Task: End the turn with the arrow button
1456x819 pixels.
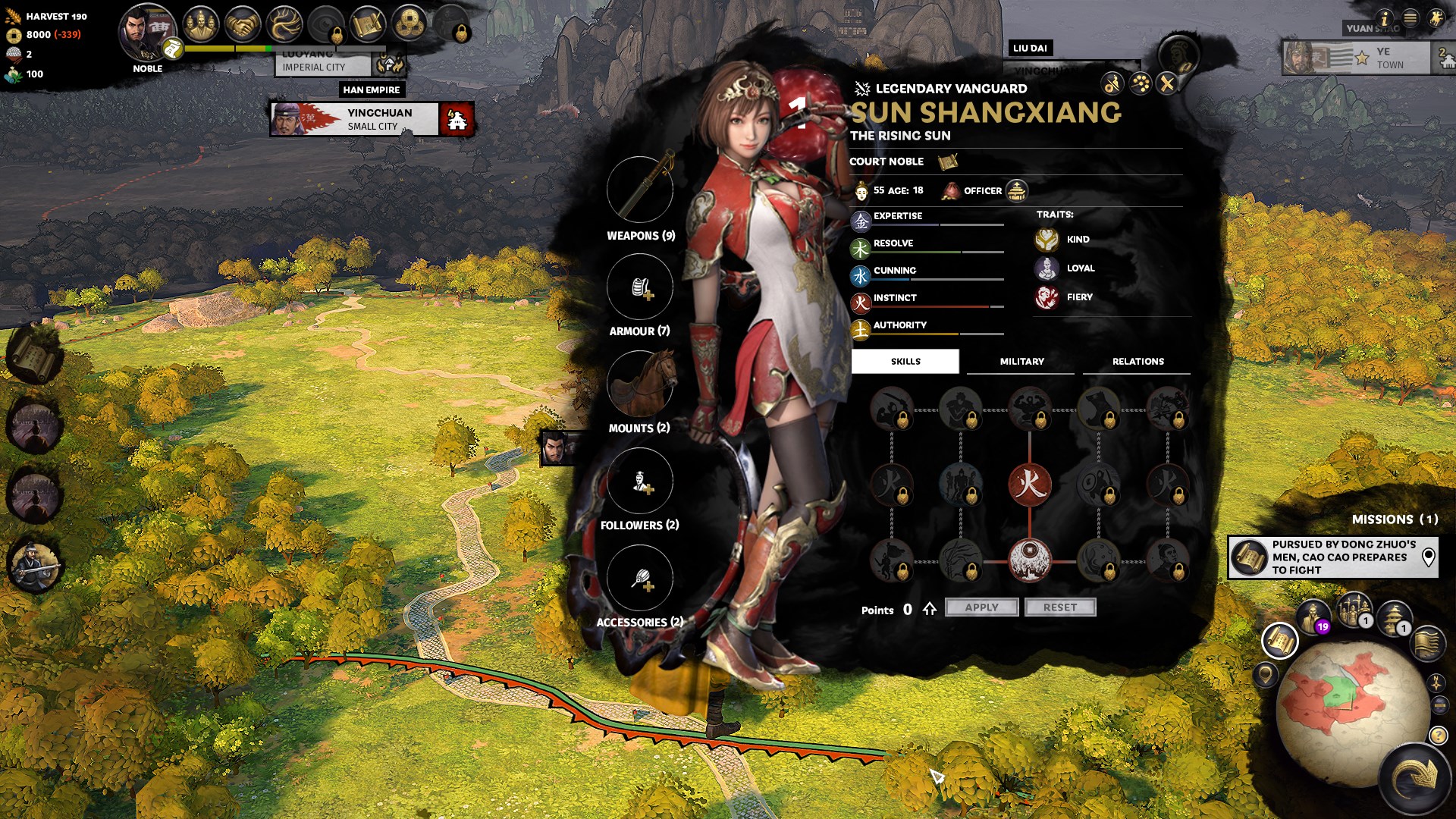Action: pyautogui.click(x=1415, y=779)
